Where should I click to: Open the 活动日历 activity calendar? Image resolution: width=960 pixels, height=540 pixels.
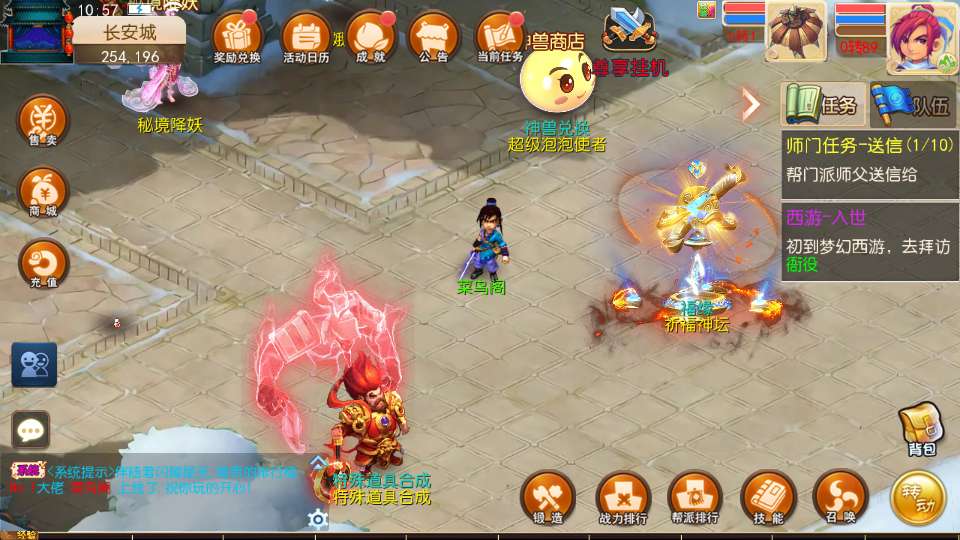[305, 38]
